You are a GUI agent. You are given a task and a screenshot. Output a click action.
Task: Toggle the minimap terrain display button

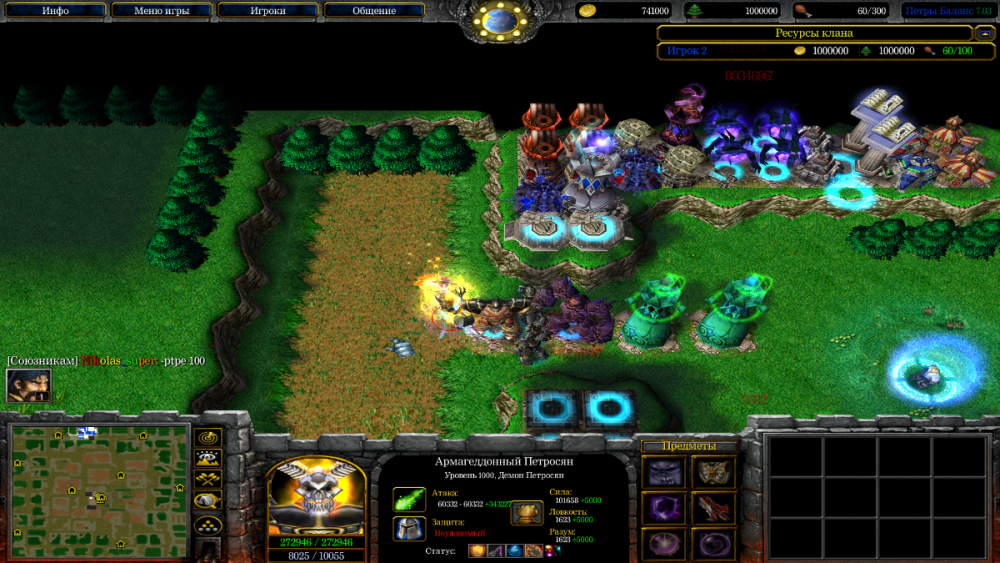coord(209,459)
